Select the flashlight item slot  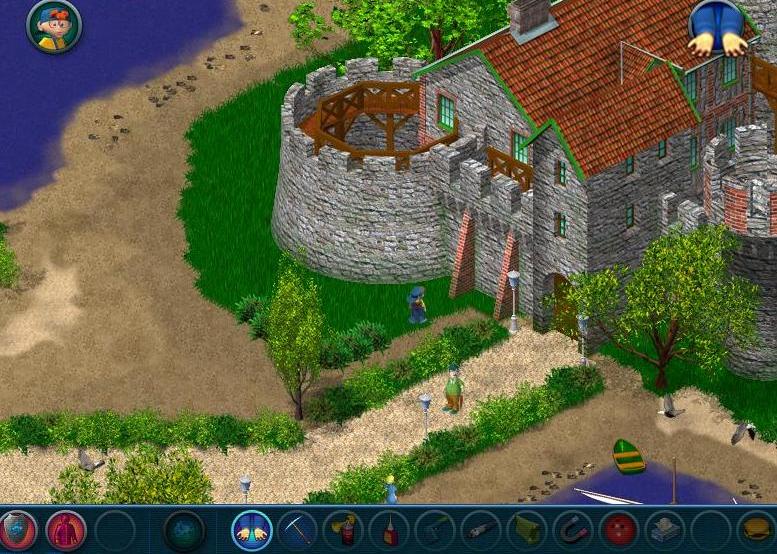click(480, 529)
